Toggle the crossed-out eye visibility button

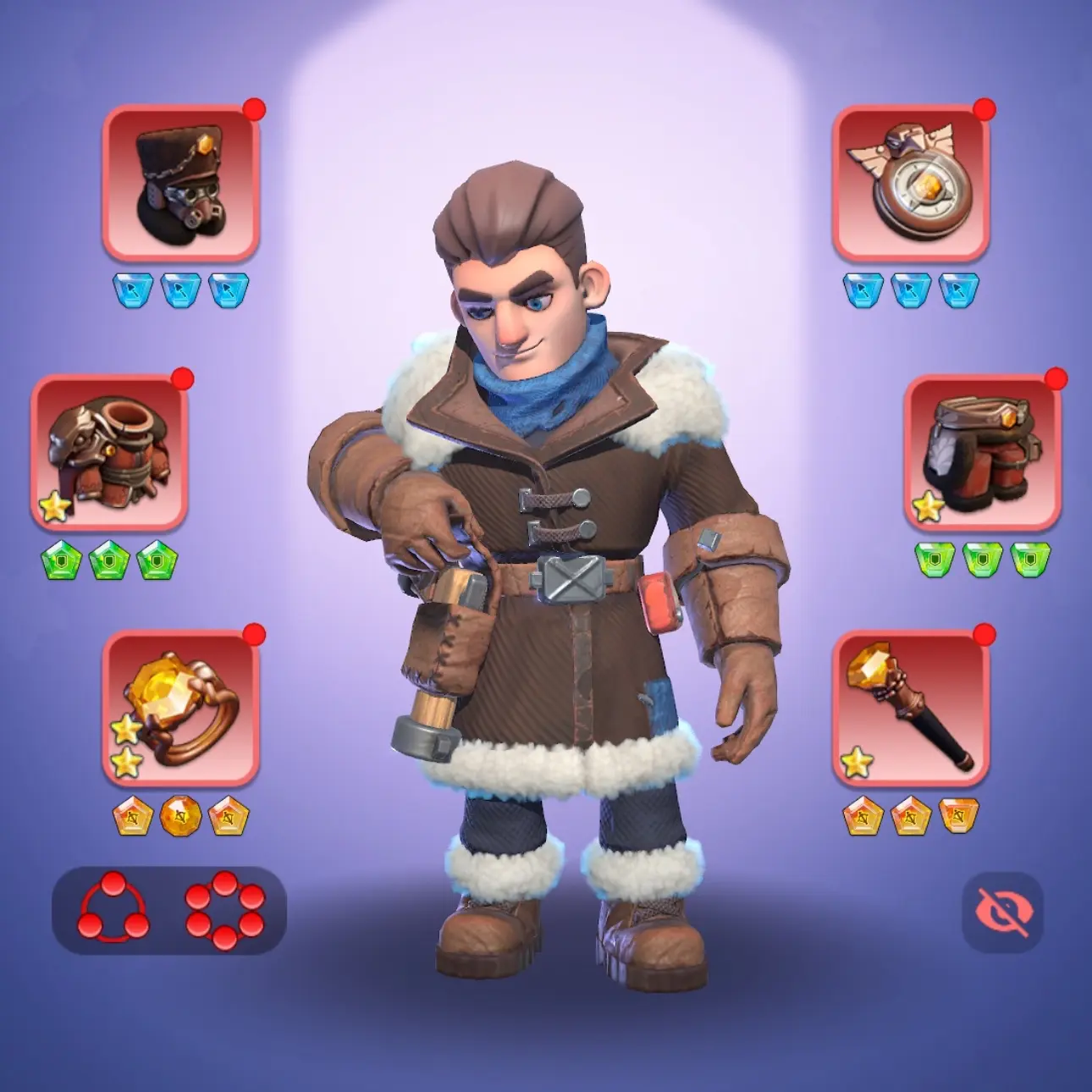1003,912
